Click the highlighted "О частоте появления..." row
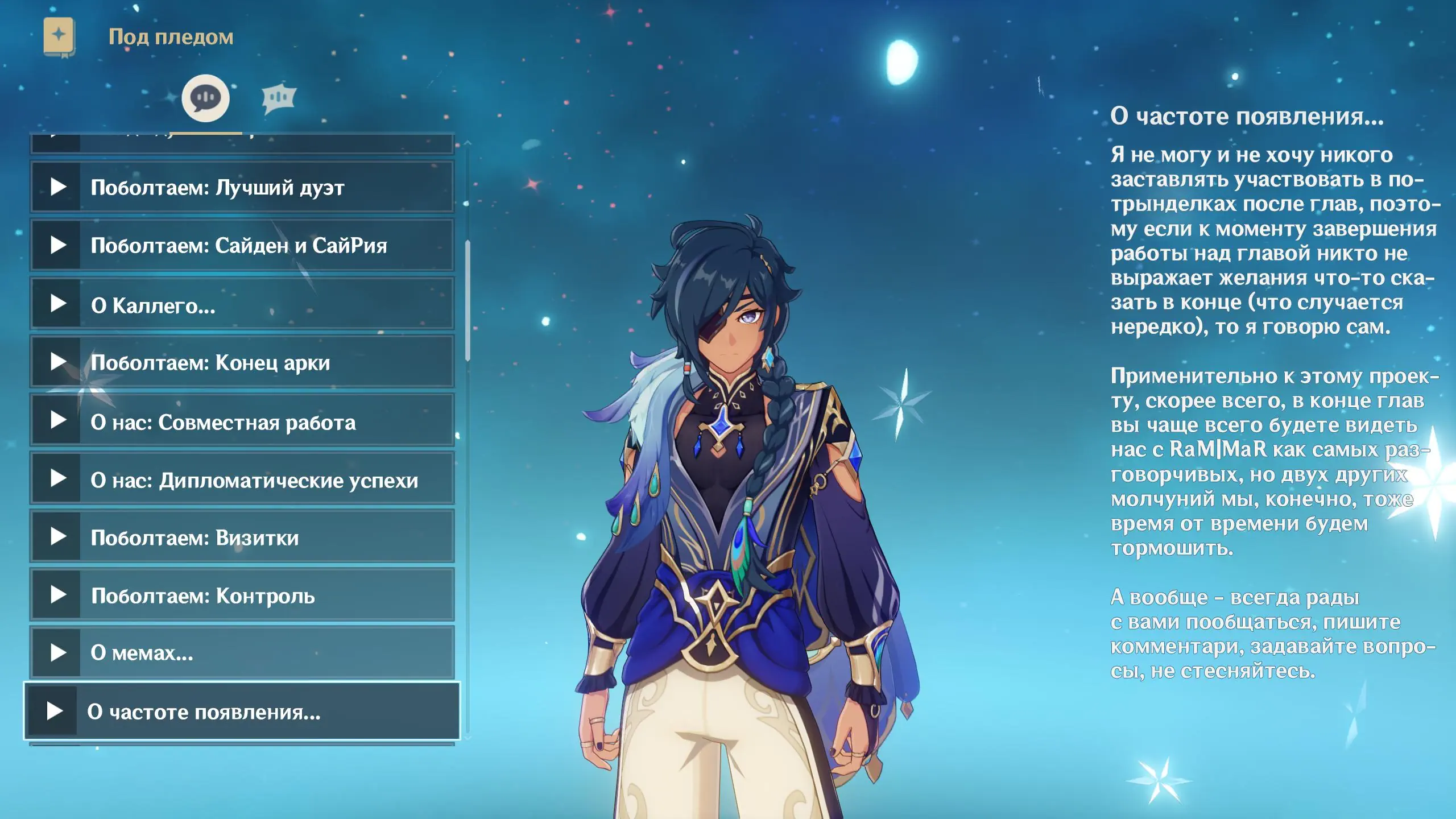1456x819 pixels. coord(242,711)
